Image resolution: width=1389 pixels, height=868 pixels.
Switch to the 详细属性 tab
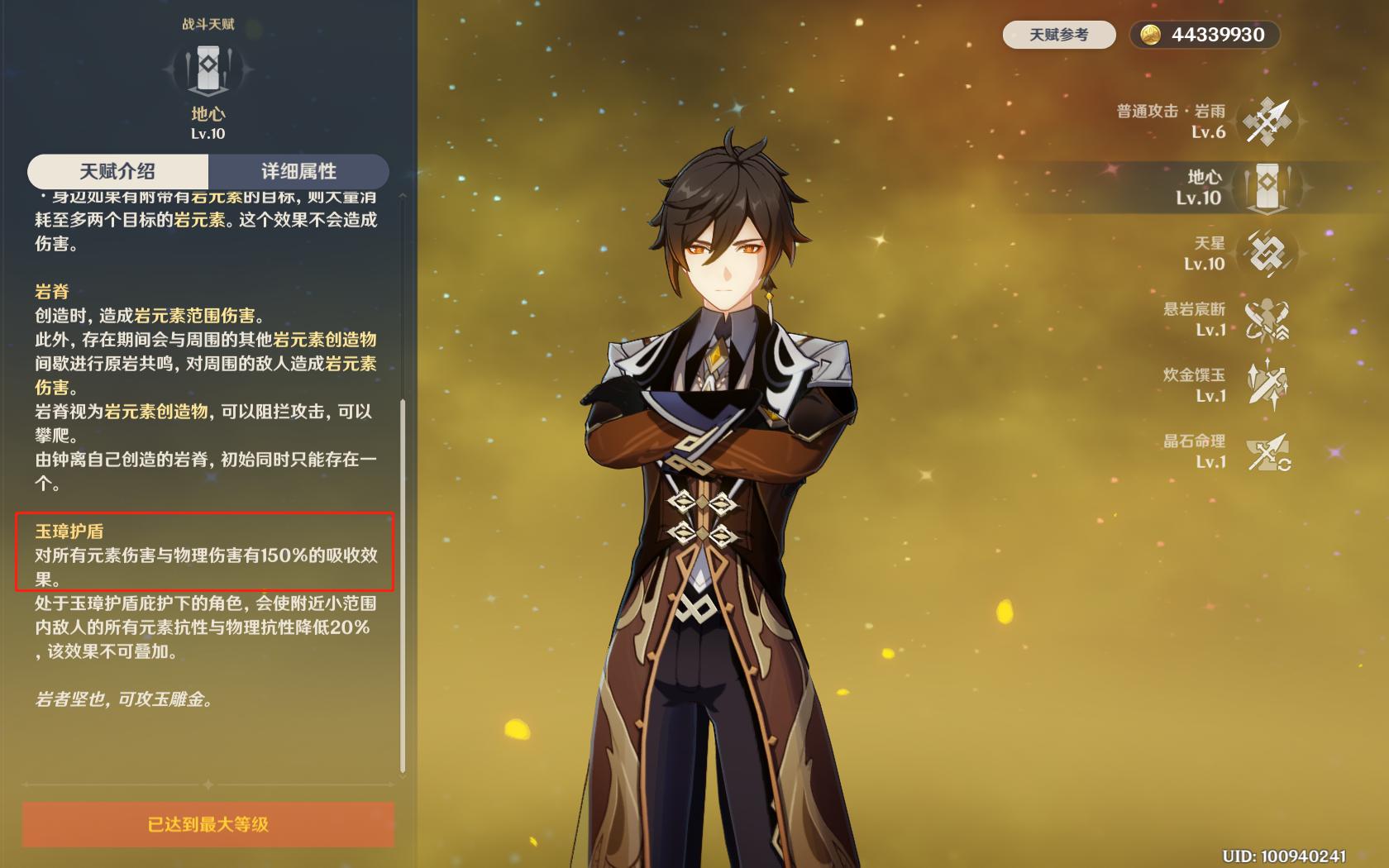(299, 172)
